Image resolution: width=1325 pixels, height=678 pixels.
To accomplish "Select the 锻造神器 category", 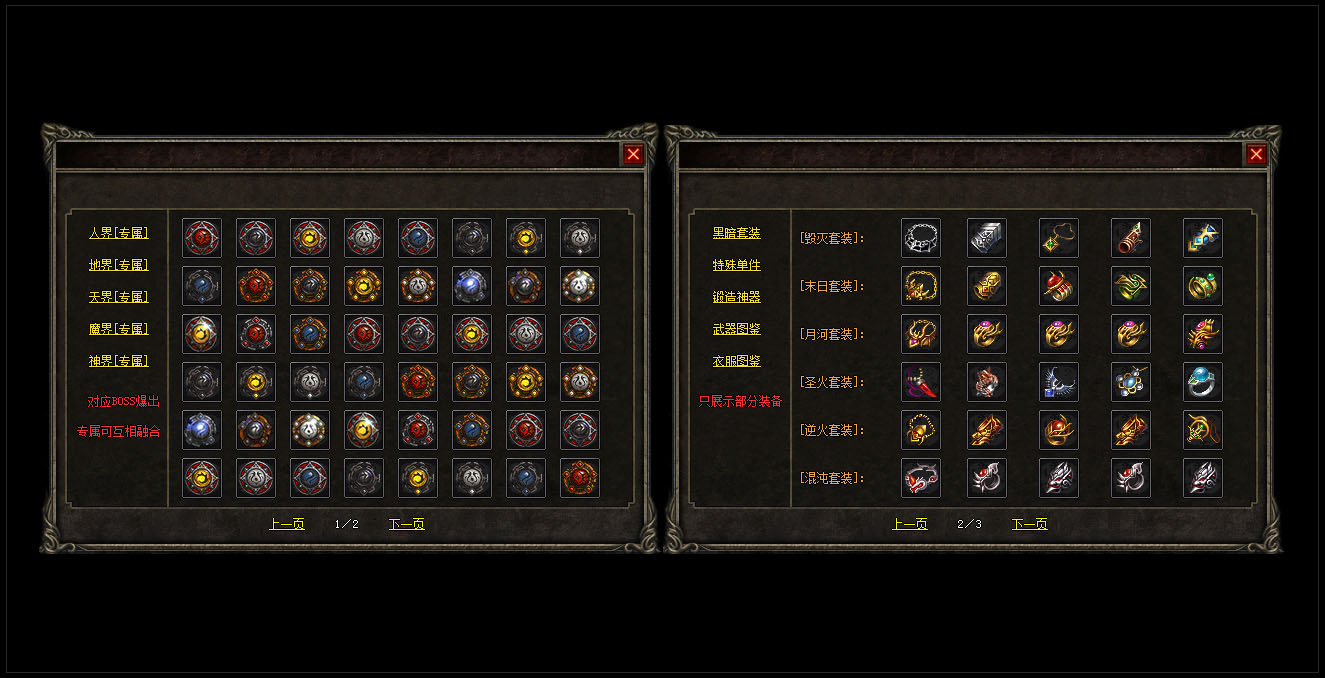I will pos(736,297).
